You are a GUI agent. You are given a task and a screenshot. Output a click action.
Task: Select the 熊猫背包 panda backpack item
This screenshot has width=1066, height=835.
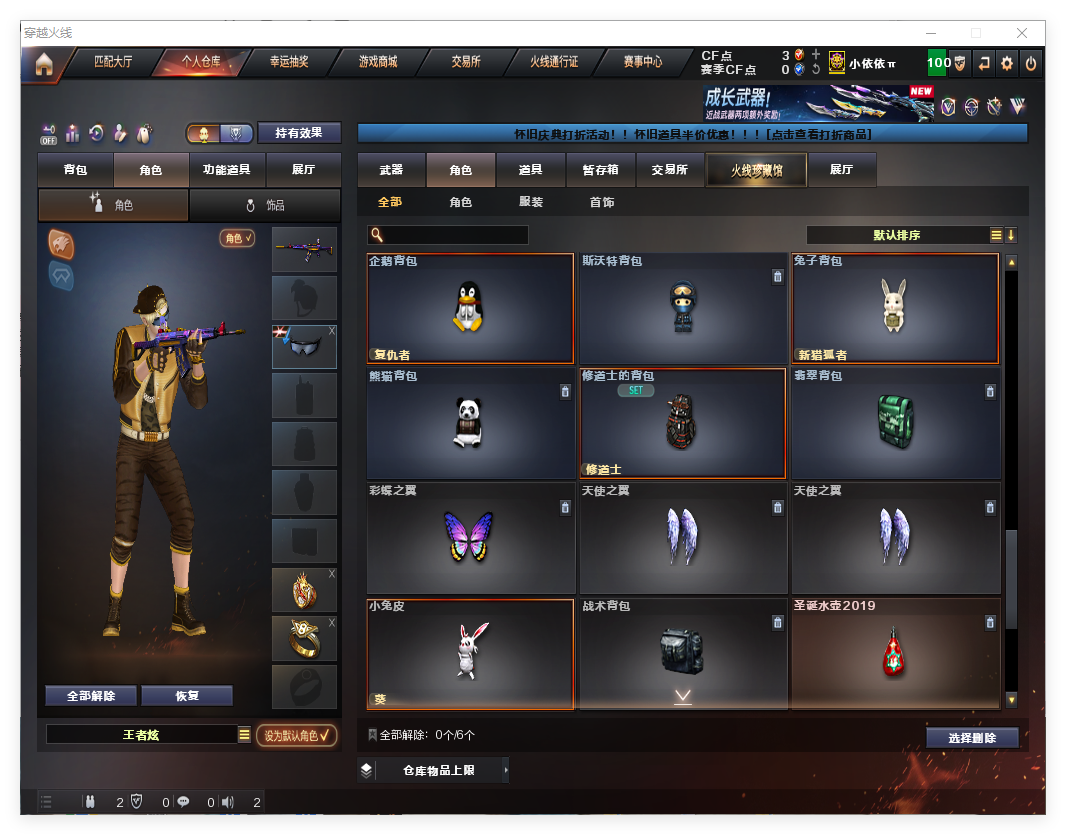click(470, 423)
